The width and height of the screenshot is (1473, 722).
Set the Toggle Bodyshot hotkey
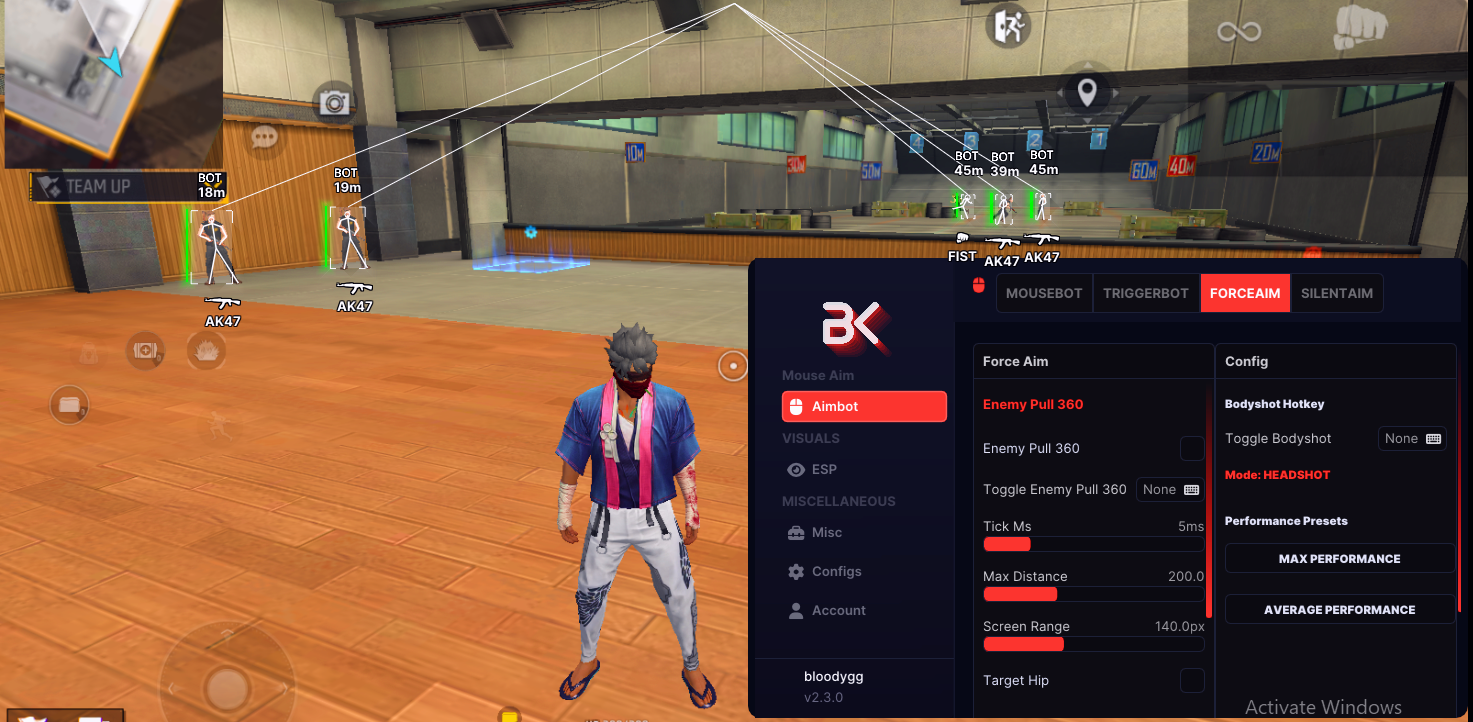pos(1412,438)
